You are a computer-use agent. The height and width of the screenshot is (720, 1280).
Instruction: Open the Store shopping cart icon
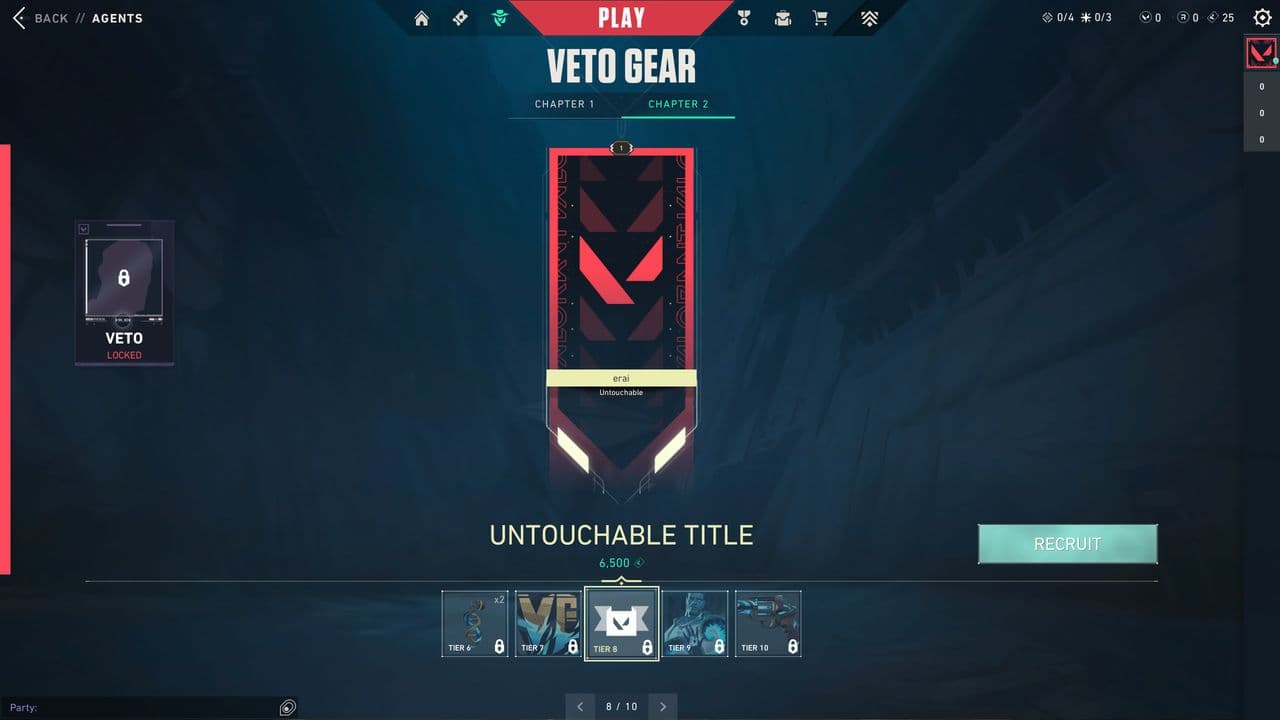point(820,18)
